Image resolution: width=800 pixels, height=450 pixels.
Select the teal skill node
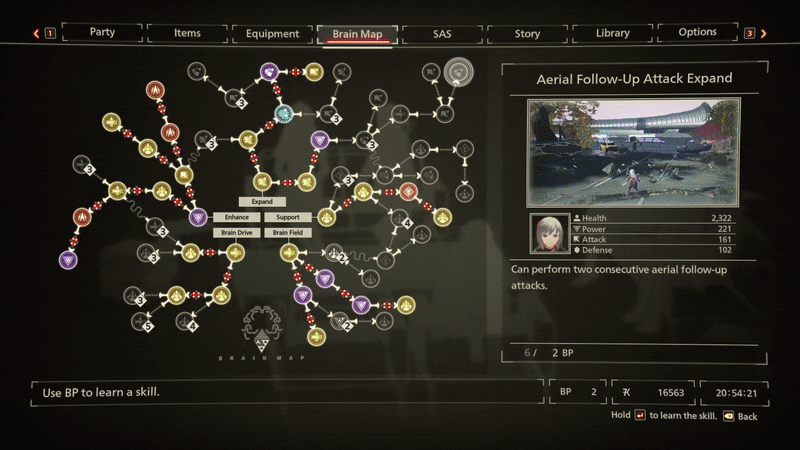tap(284, 113)
